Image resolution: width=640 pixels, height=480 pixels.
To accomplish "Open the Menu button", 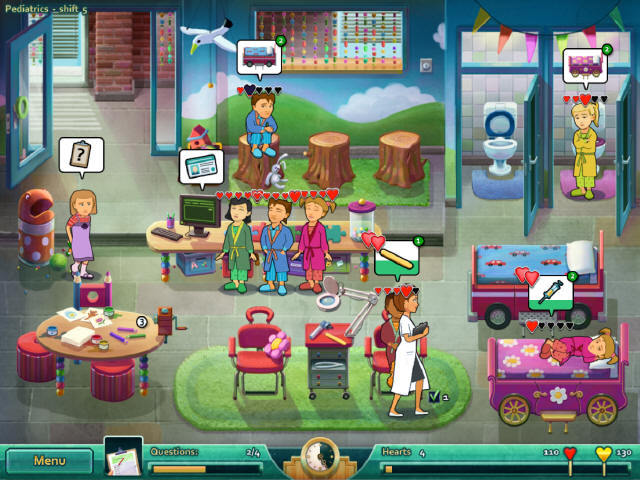I will pyautogui.click(x=49, y=461).
